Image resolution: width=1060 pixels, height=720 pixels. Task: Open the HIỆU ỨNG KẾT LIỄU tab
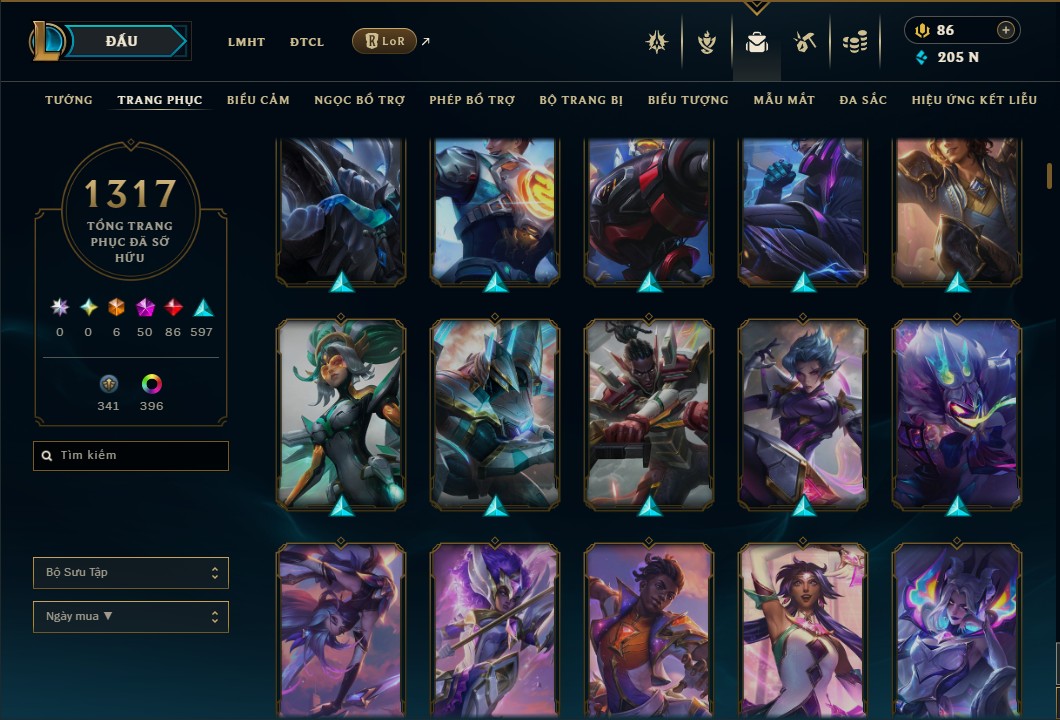[x=972, y=100]
